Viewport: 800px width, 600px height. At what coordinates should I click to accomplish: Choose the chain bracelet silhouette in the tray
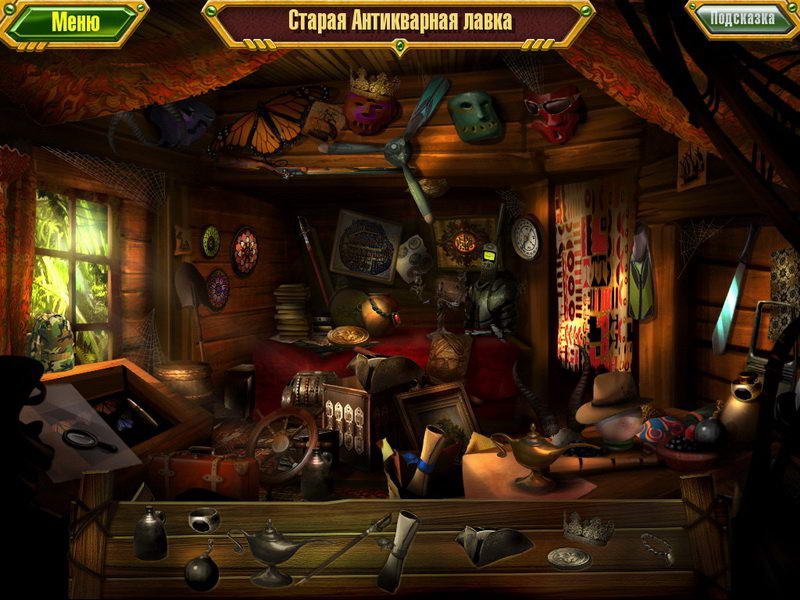(x=656, y=546)
